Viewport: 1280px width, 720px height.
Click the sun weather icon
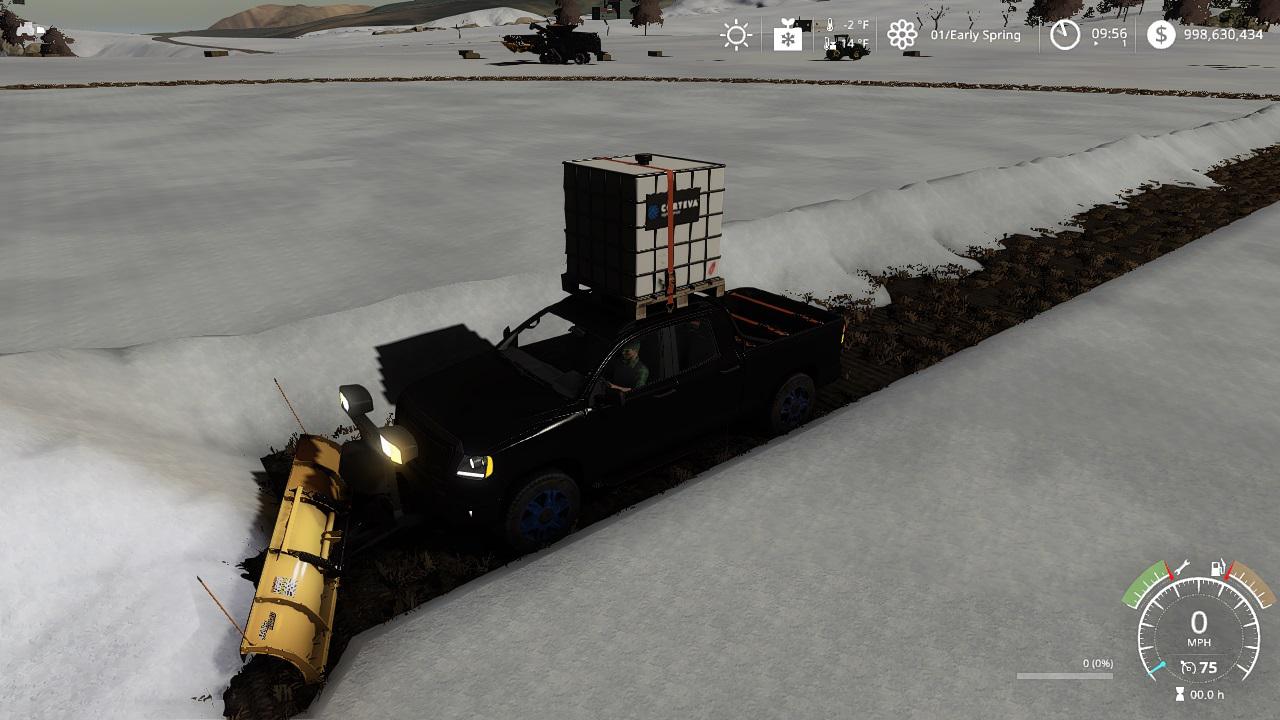[x=736, y=36]
